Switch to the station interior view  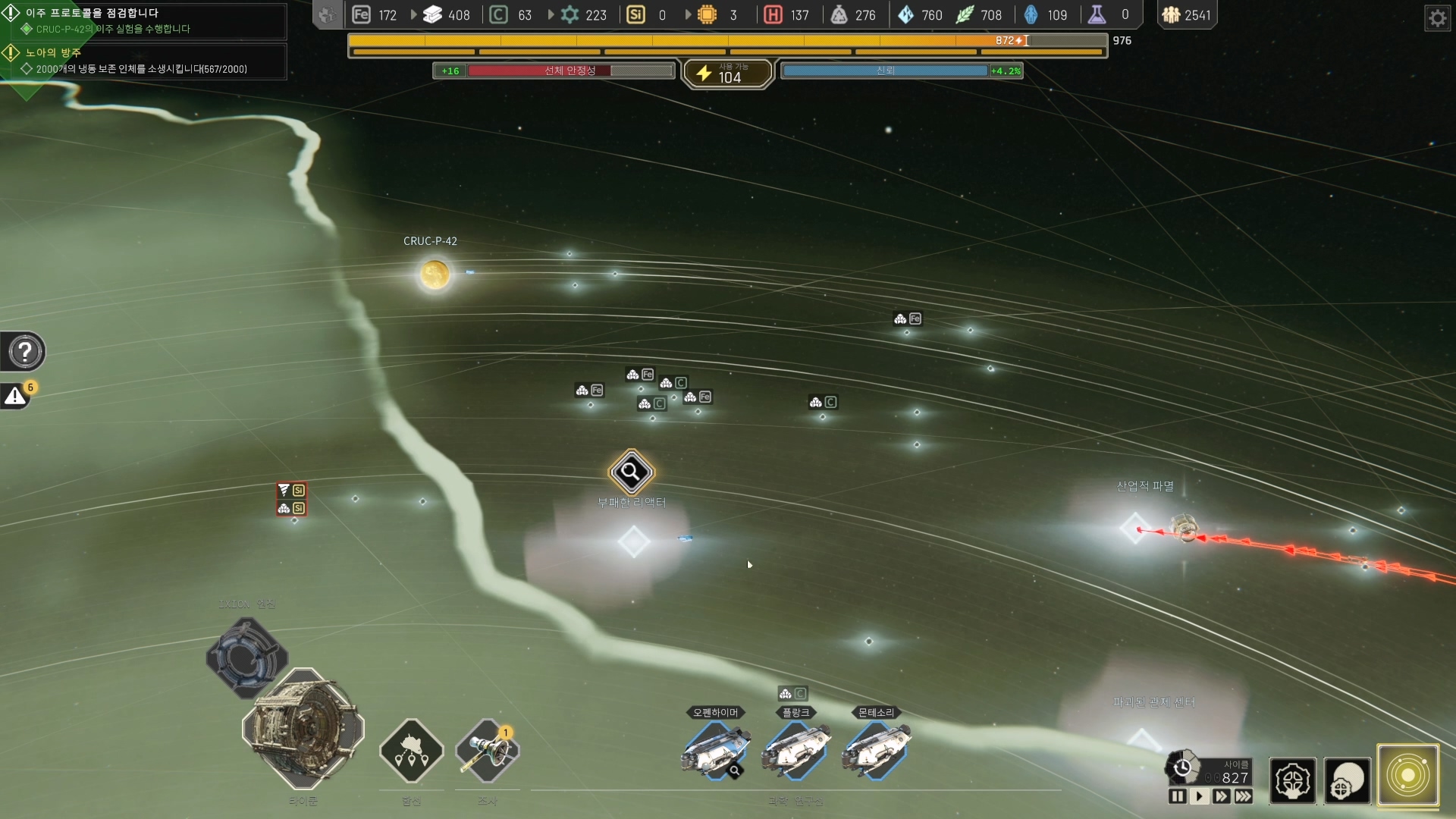[1292, 780]
